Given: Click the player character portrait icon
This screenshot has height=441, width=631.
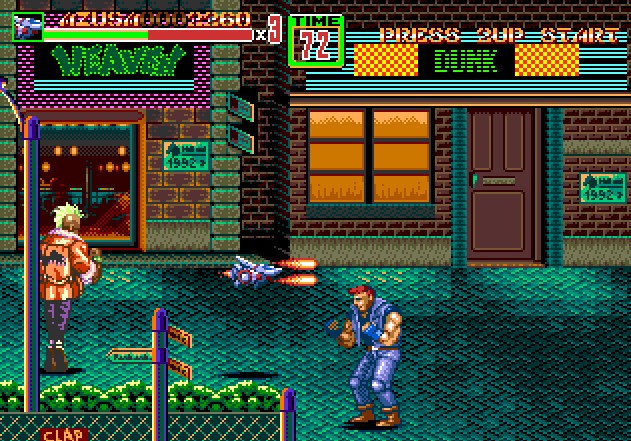Looking at the screenshot, I should coord(26,27).
